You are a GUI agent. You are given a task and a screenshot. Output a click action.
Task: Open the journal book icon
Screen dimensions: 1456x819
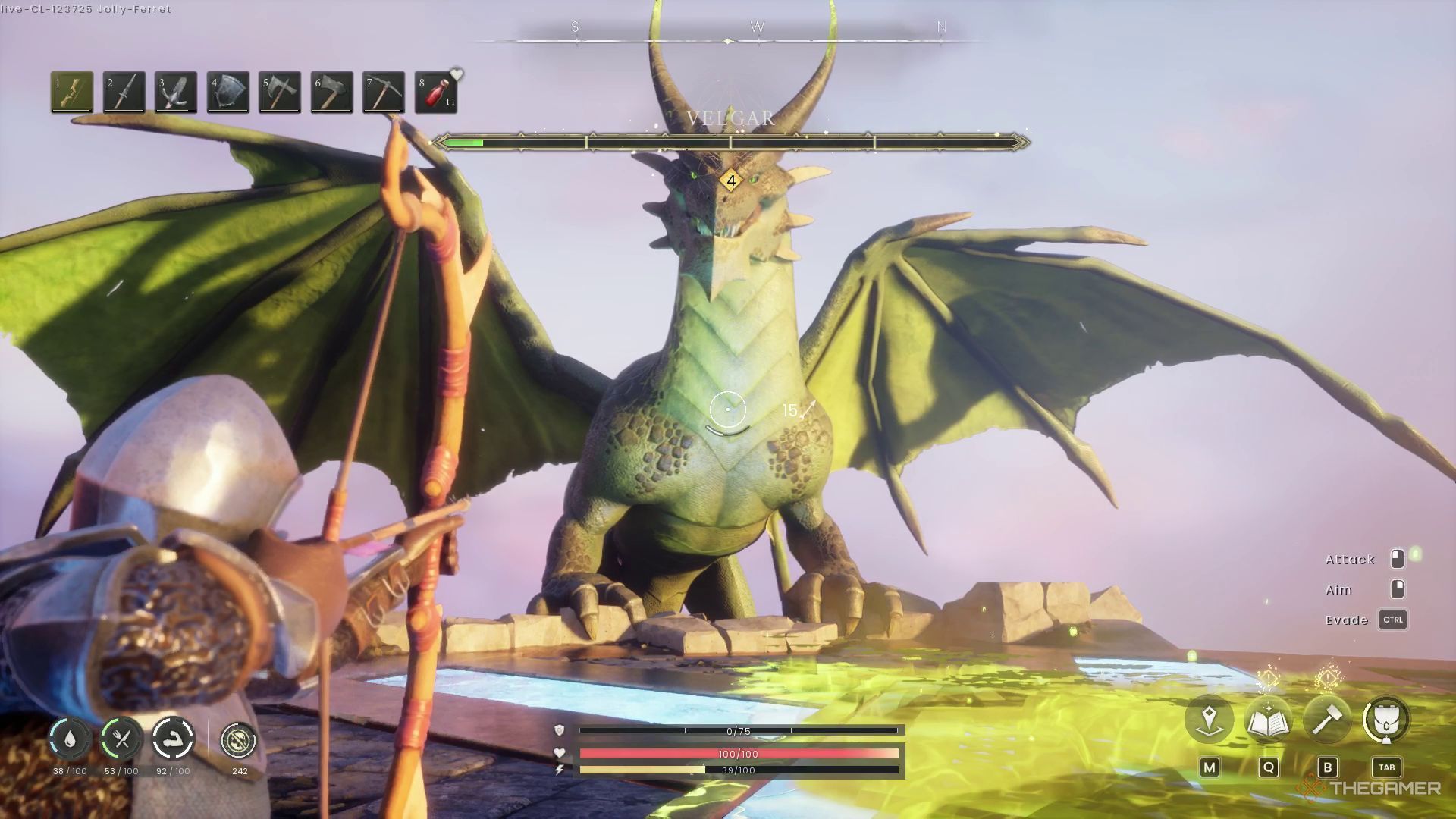pos(1268,719)
